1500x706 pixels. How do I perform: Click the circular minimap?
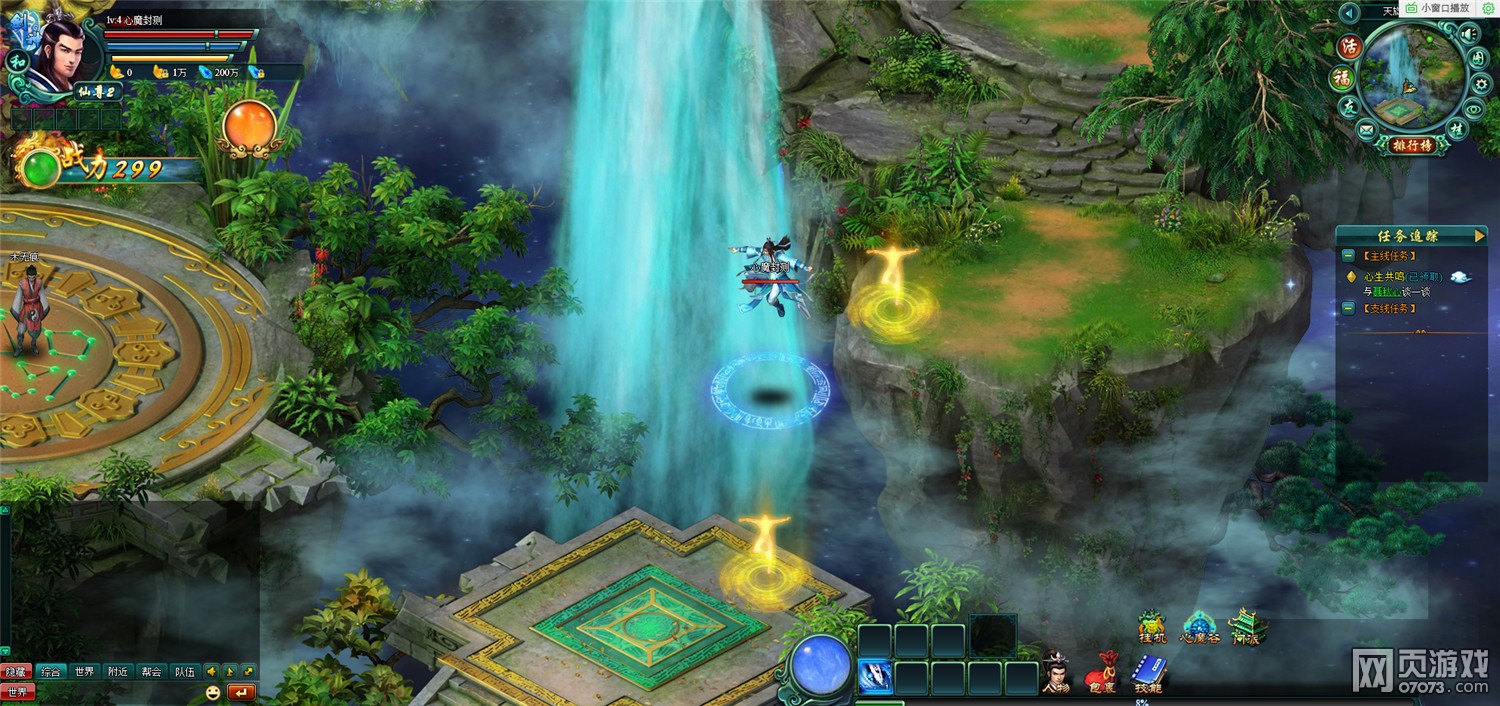1411,75
